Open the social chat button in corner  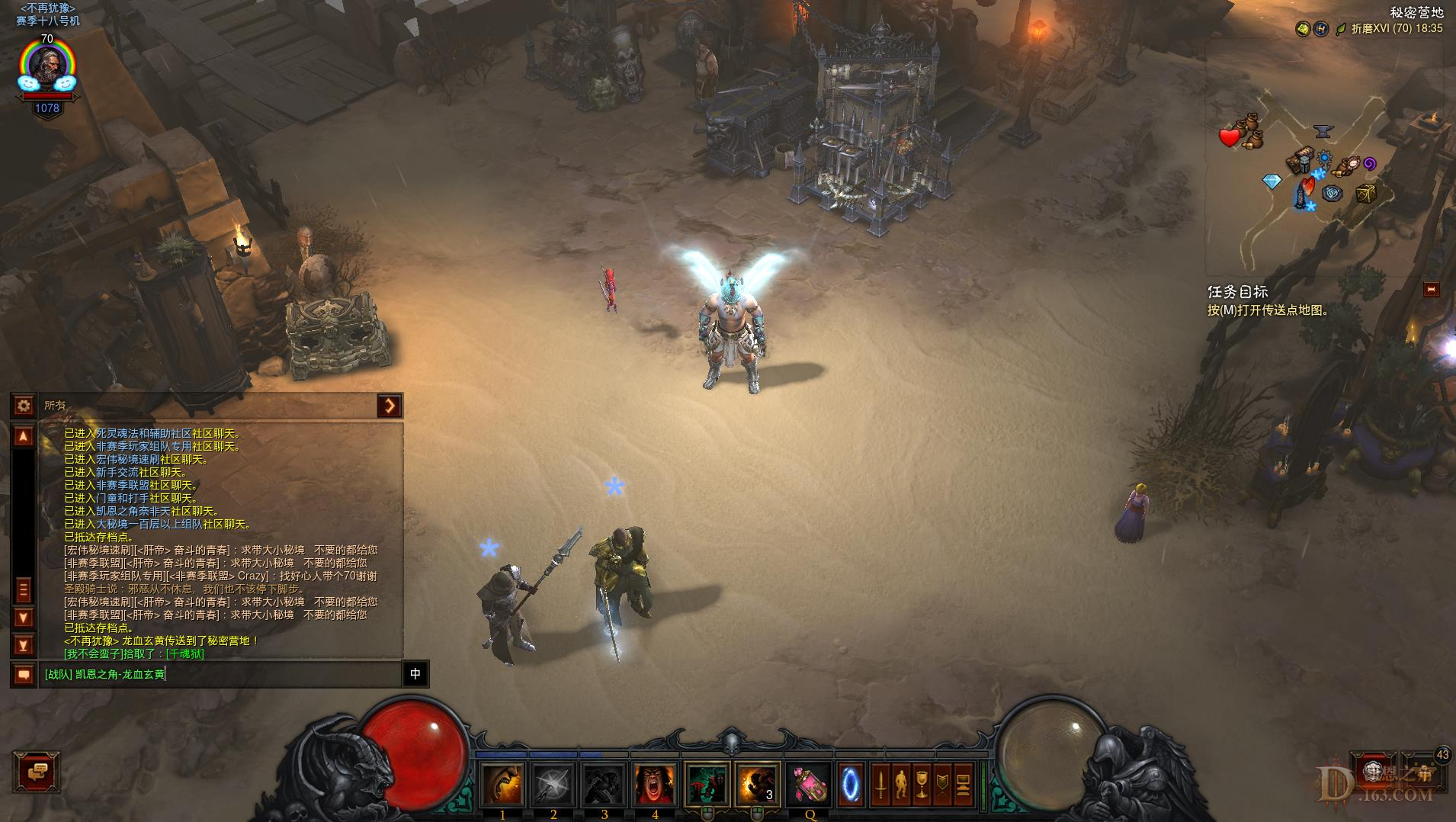(x=36, y=772)
